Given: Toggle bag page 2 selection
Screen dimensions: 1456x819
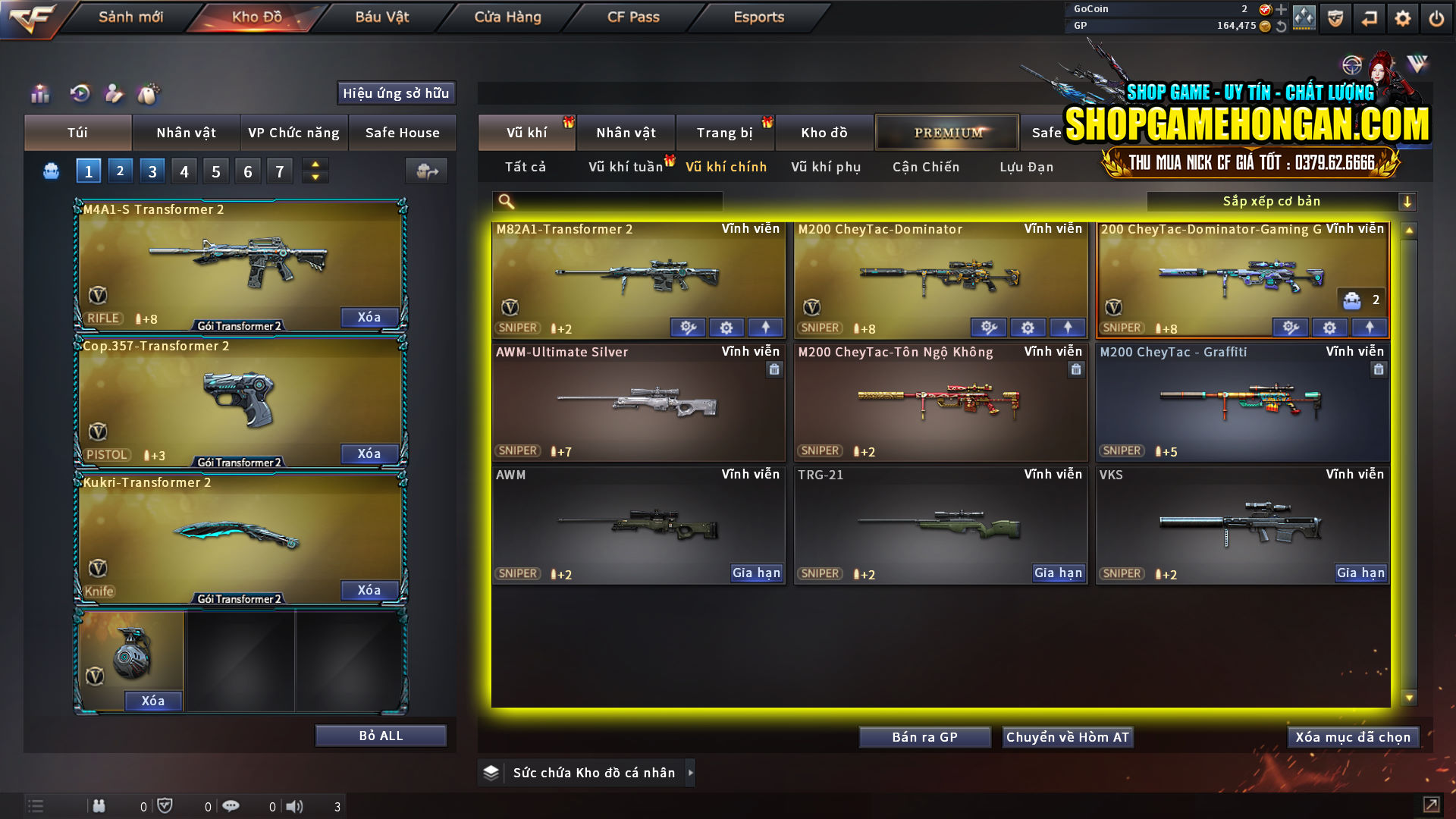Looking at the screenshot, I should [x=120, y=171].
